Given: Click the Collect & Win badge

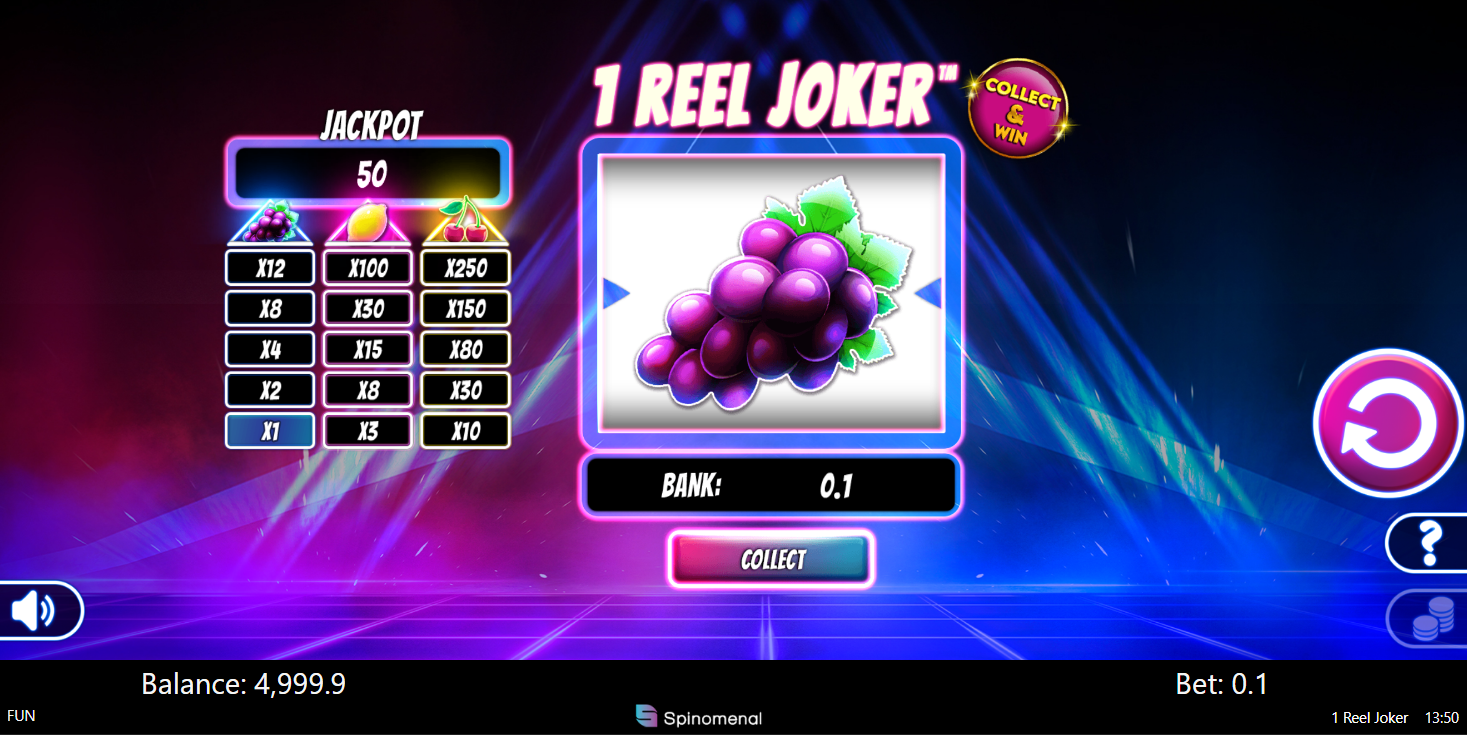Looking at the screenshot, I should click(x=1019, y=107).
